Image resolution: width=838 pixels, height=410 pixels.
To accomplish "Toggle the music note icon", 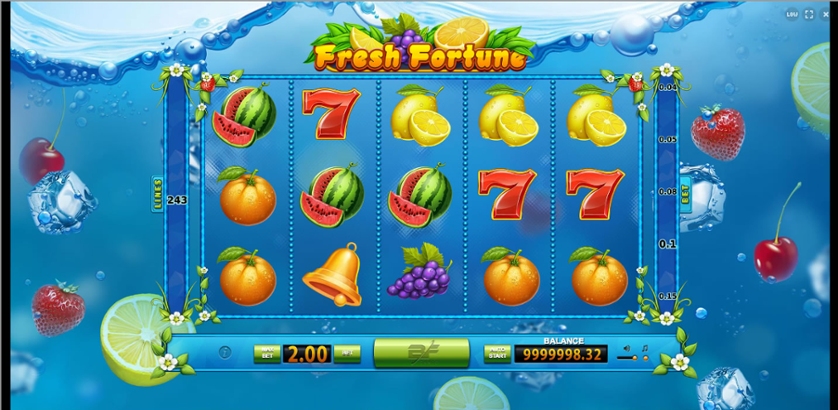I will [644, 348].
